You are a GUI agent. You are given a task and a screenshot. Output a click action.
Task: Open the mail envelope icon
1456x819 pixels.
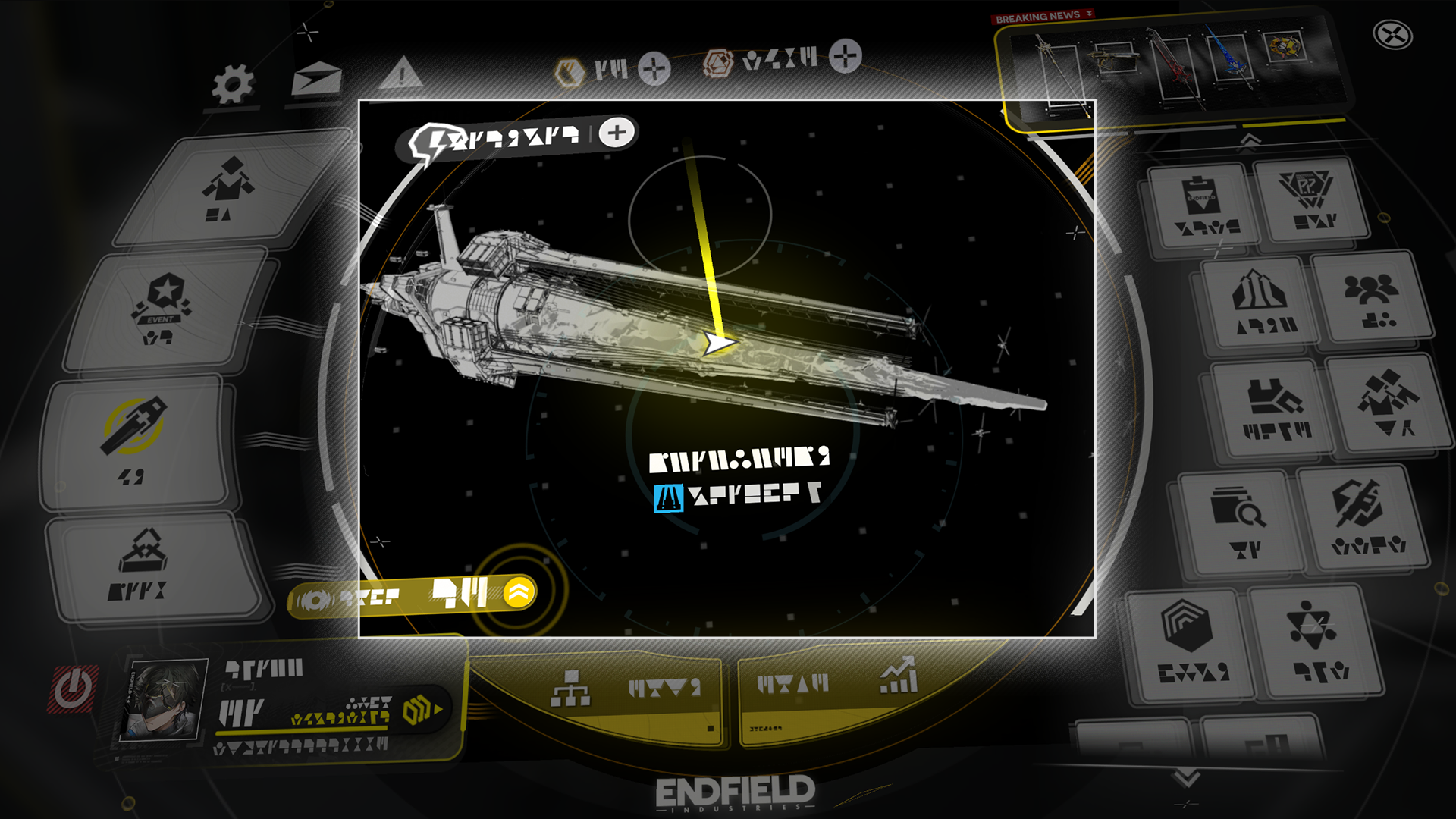click(x=317, y=78)
